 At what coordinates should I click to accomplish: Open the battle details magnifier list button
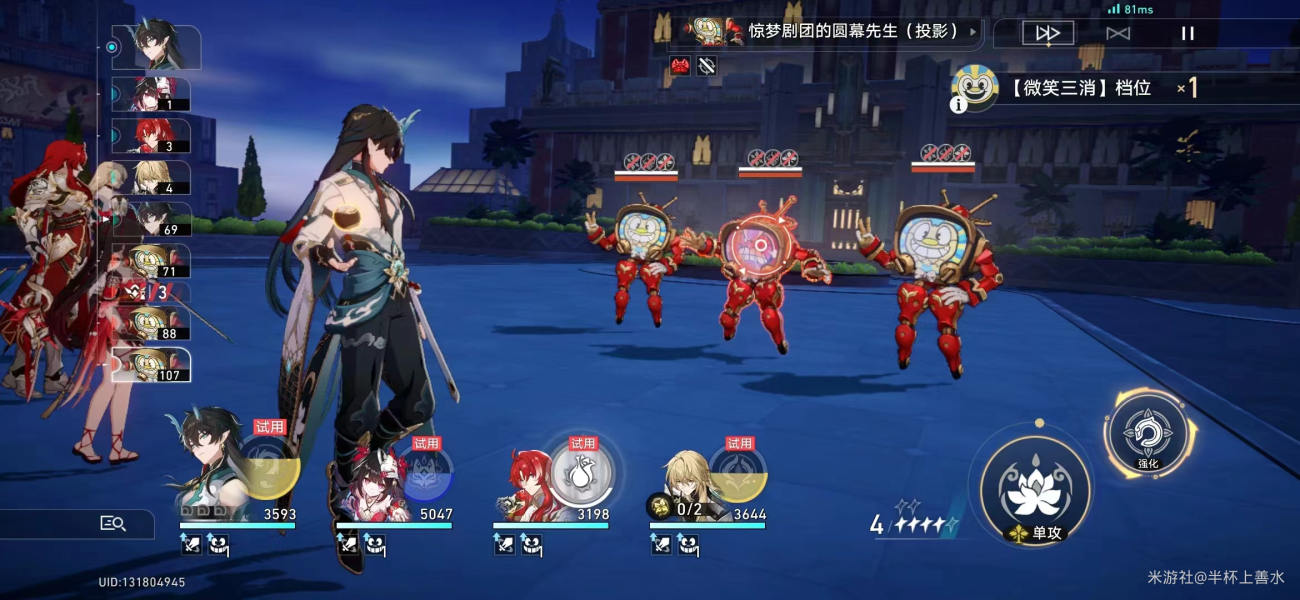[112, 523]
